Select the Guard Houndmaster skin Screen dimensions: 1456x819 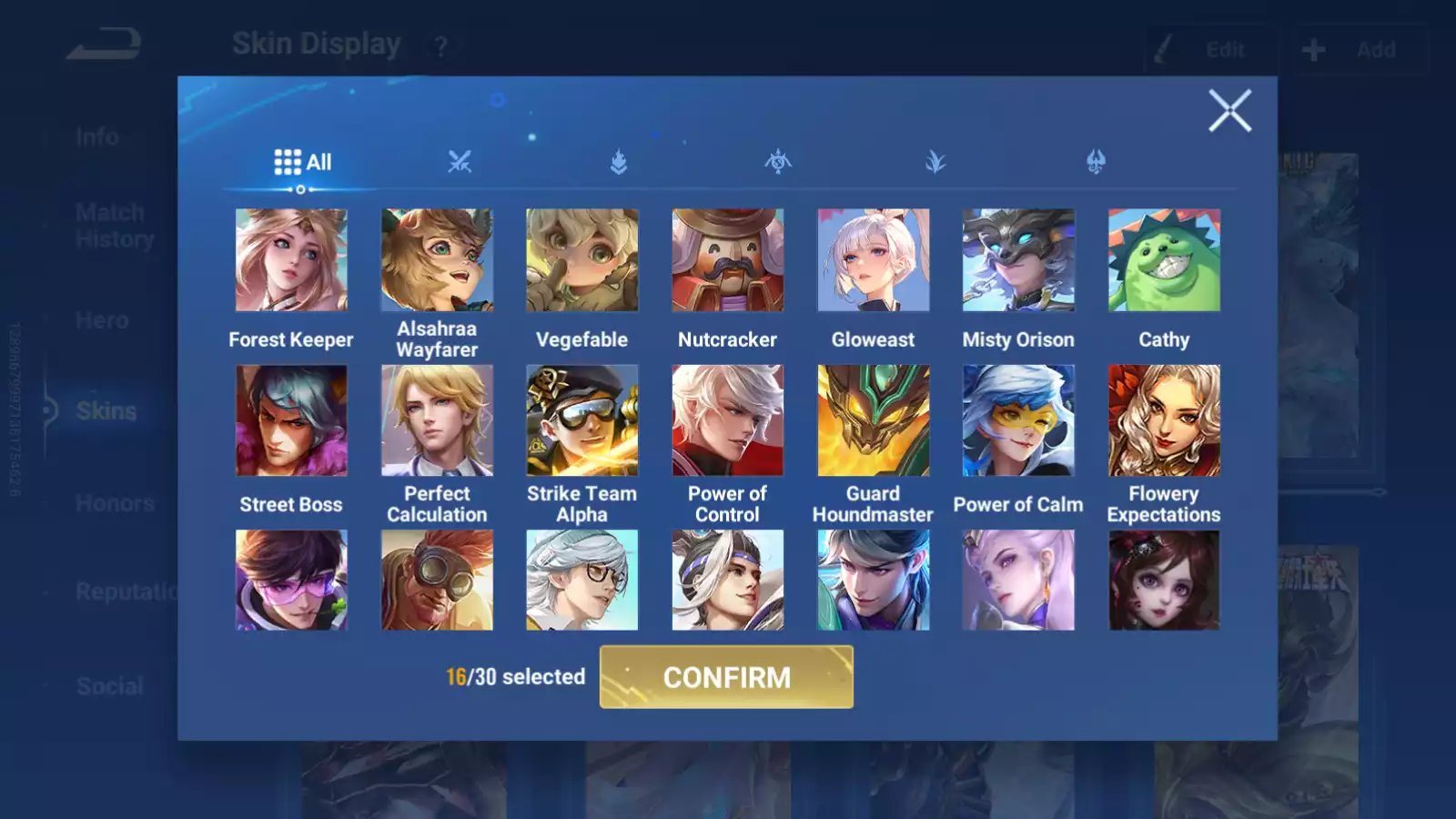point(873,420)
